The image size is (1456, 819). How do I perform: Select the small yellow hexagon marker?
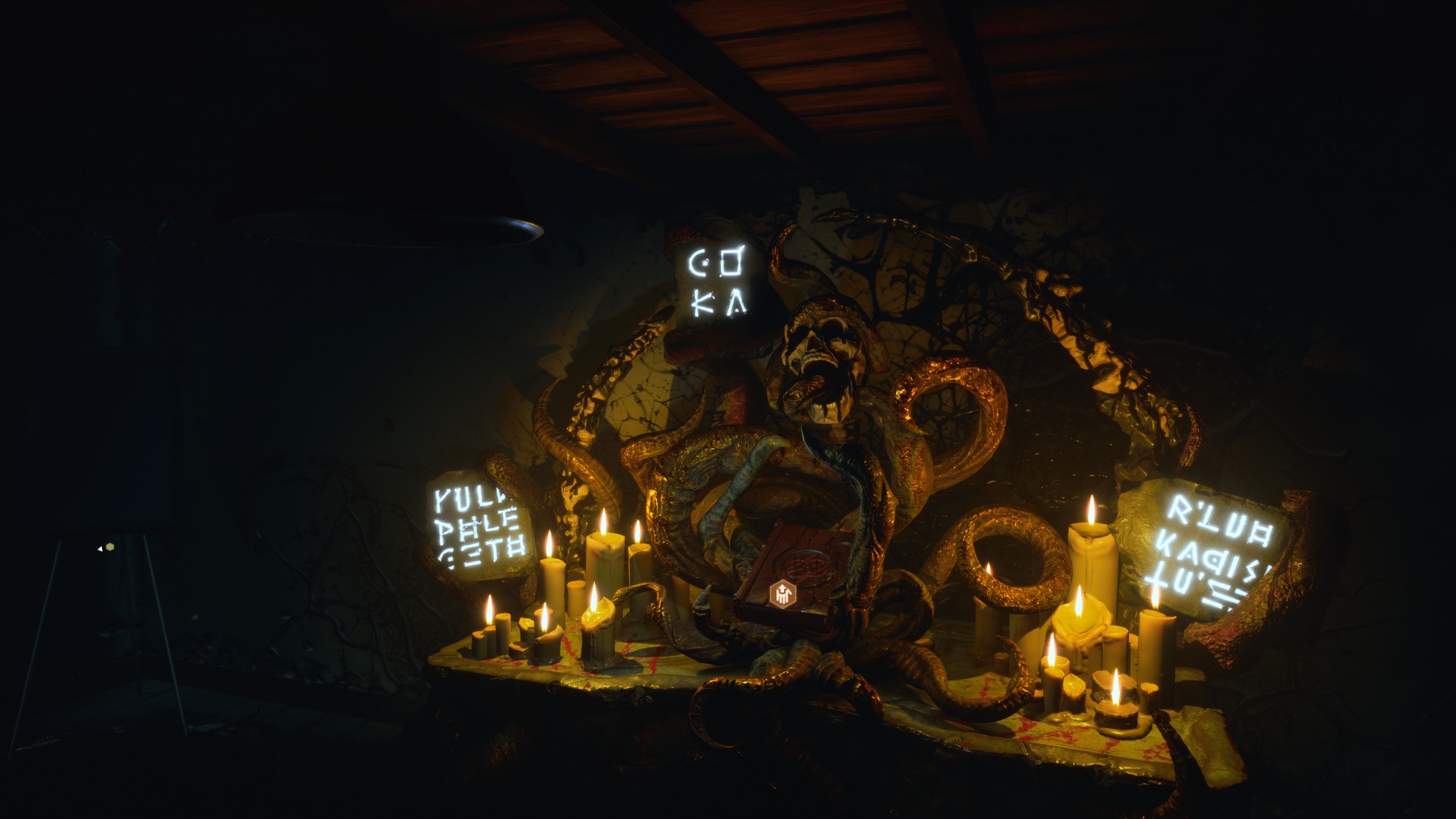coord(109,547)
